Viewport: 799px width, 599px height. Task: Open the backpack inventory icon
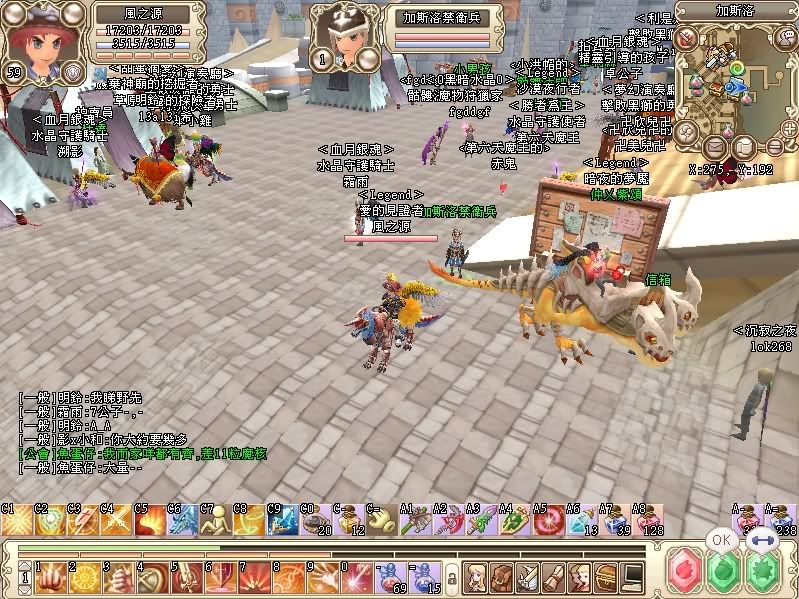coord(500,578)
